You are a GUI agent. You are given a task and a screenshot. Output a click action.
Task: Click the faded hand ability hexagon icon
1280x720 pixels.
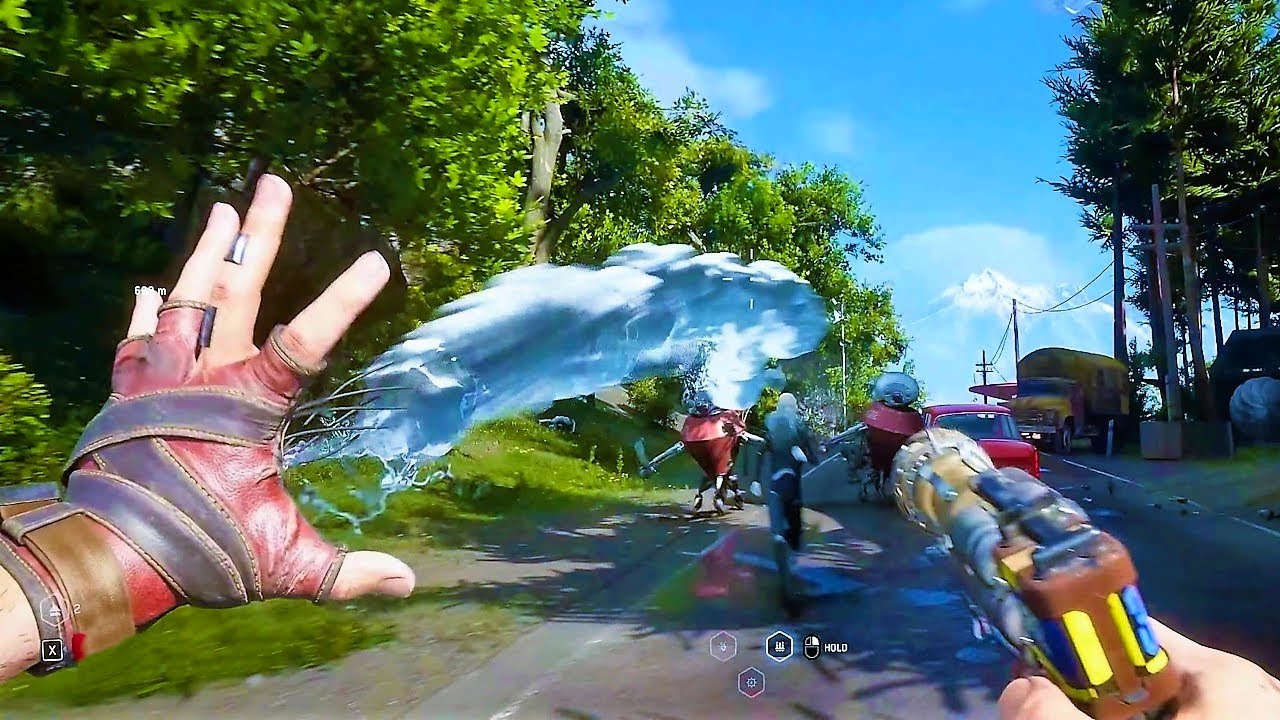(723, 647)
